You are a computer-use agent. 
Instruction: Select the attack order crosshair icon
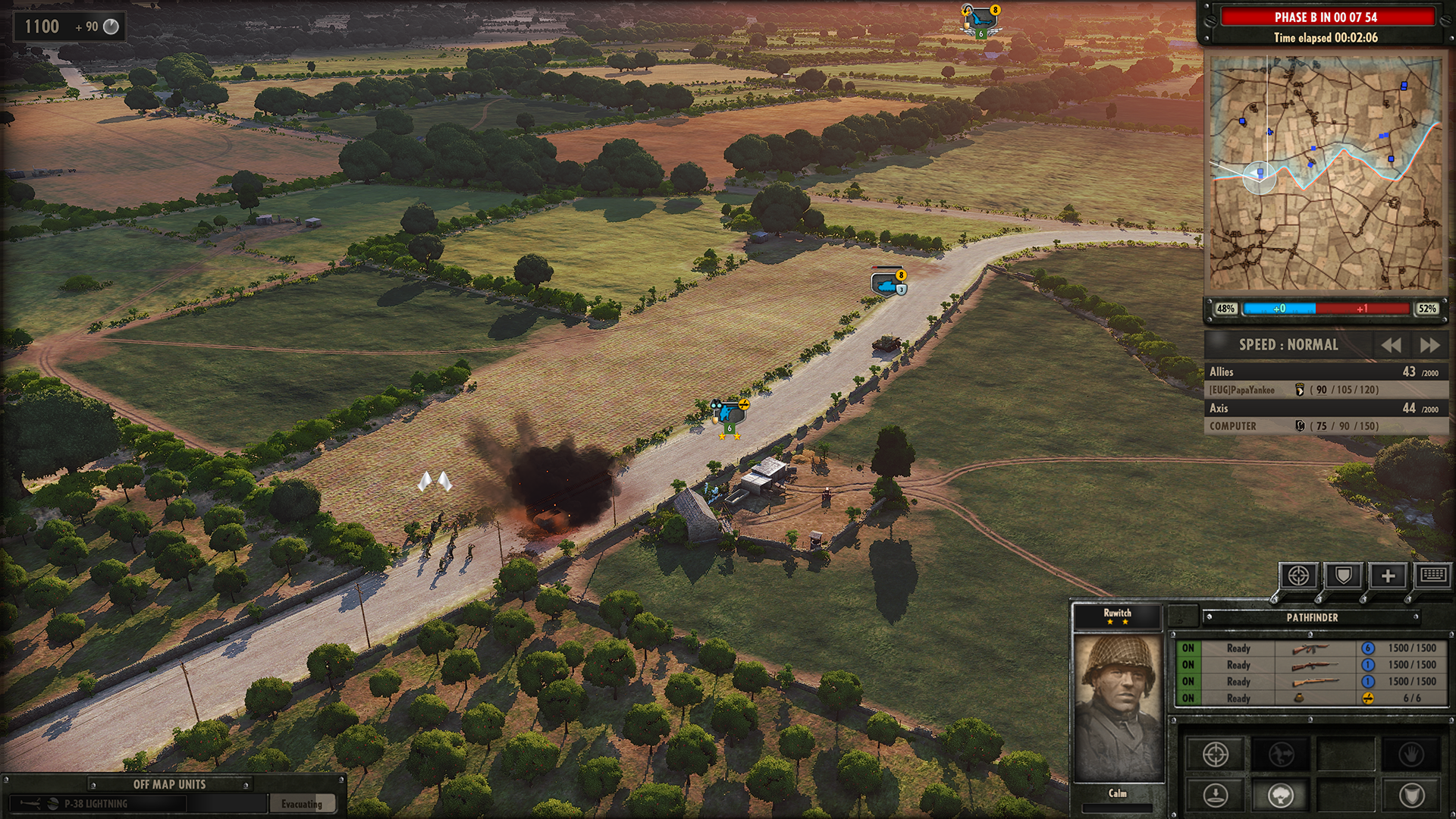[1216, 754]
